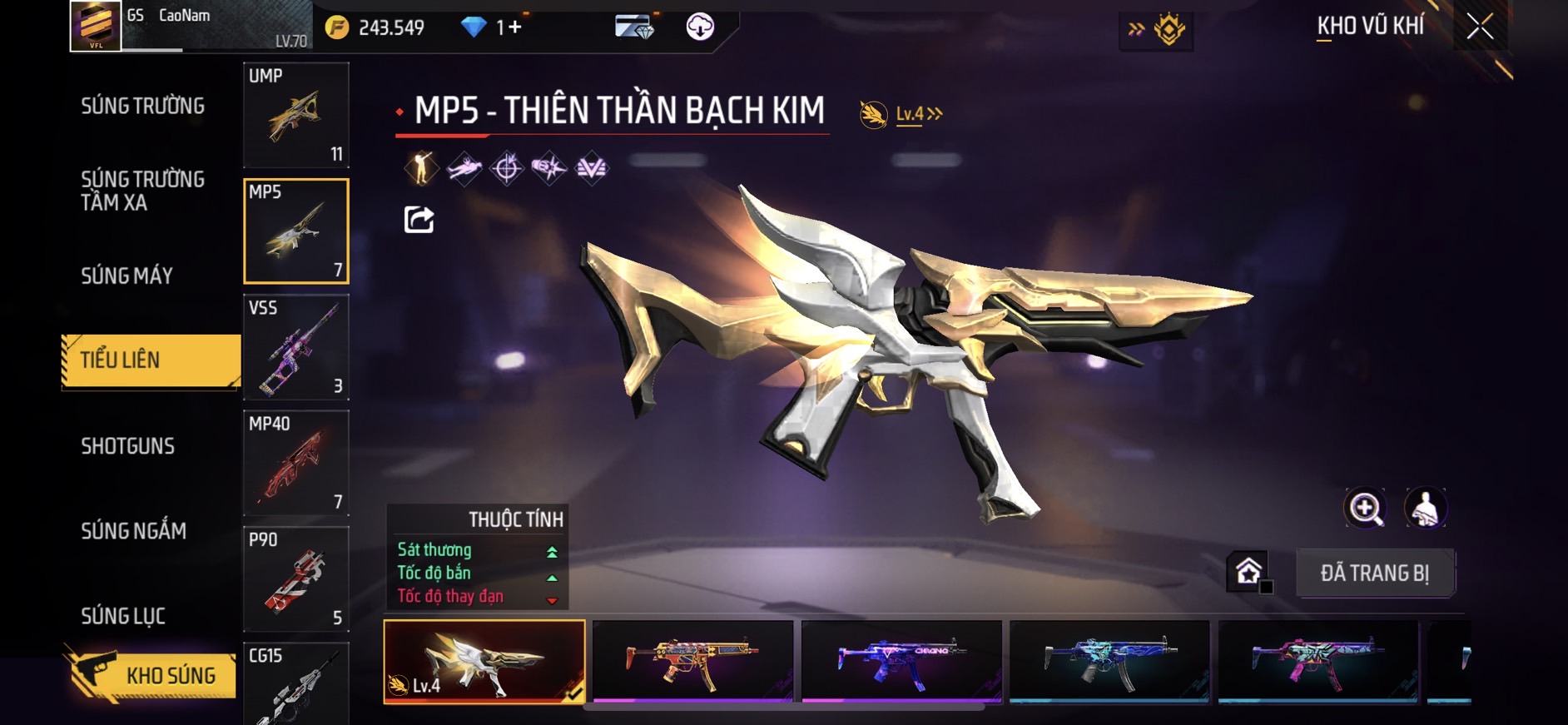Open the character preview button

(x=1425, y=508)
